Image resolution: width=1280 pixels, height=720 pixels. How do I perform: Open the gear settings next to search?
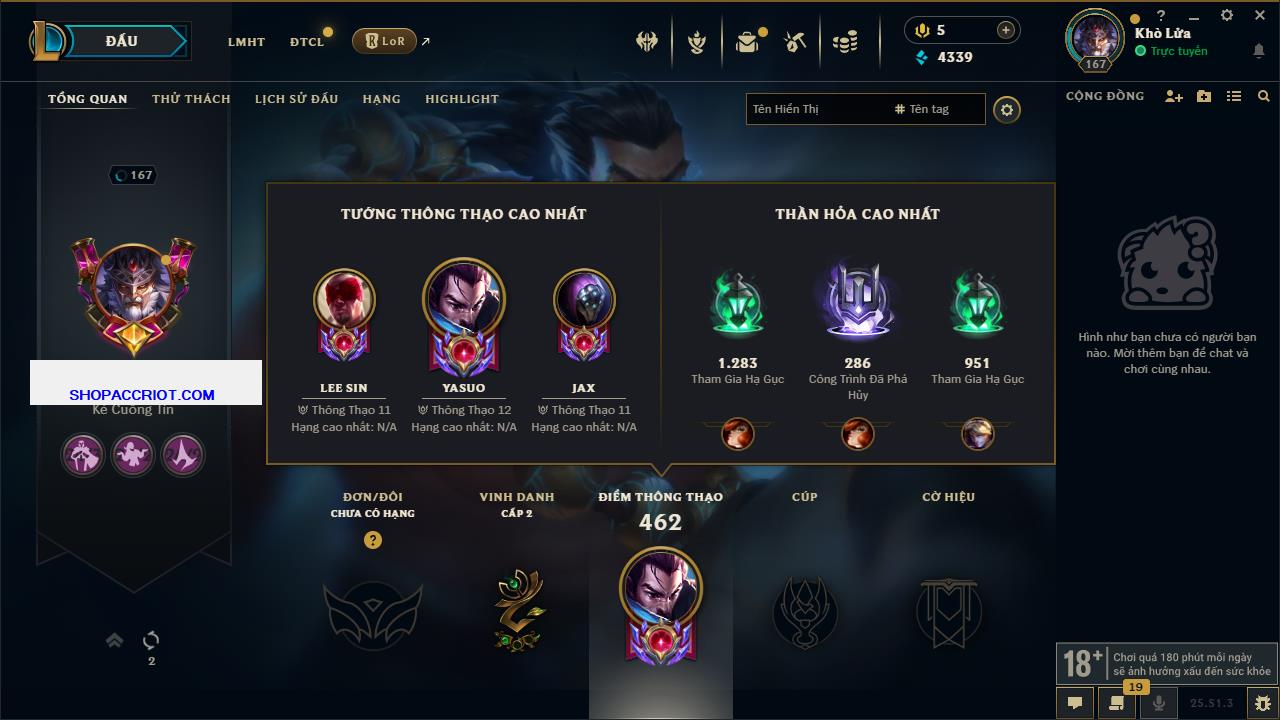coord(1007,109)
